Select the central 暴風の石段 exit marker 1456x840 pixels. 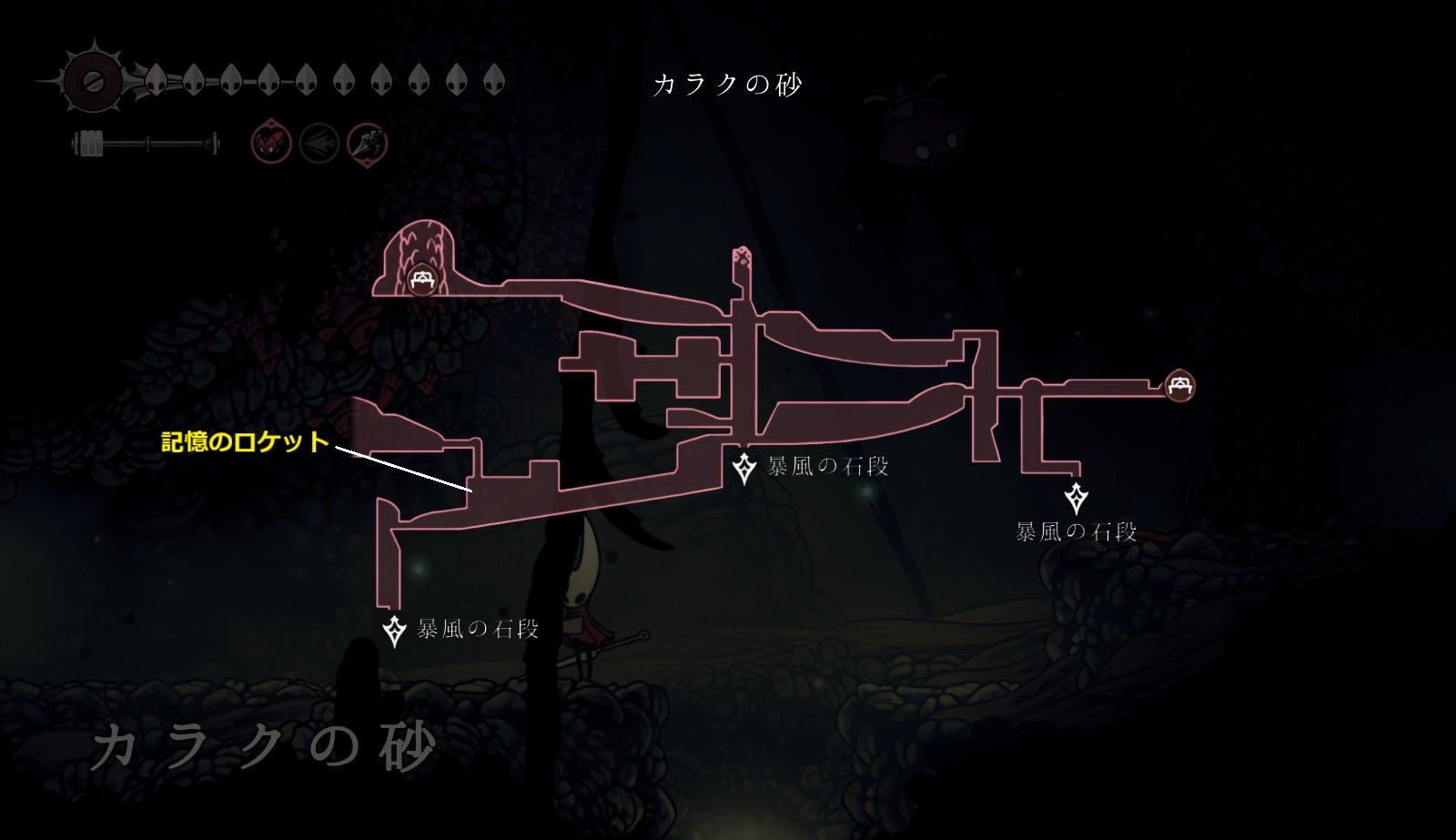744,468
